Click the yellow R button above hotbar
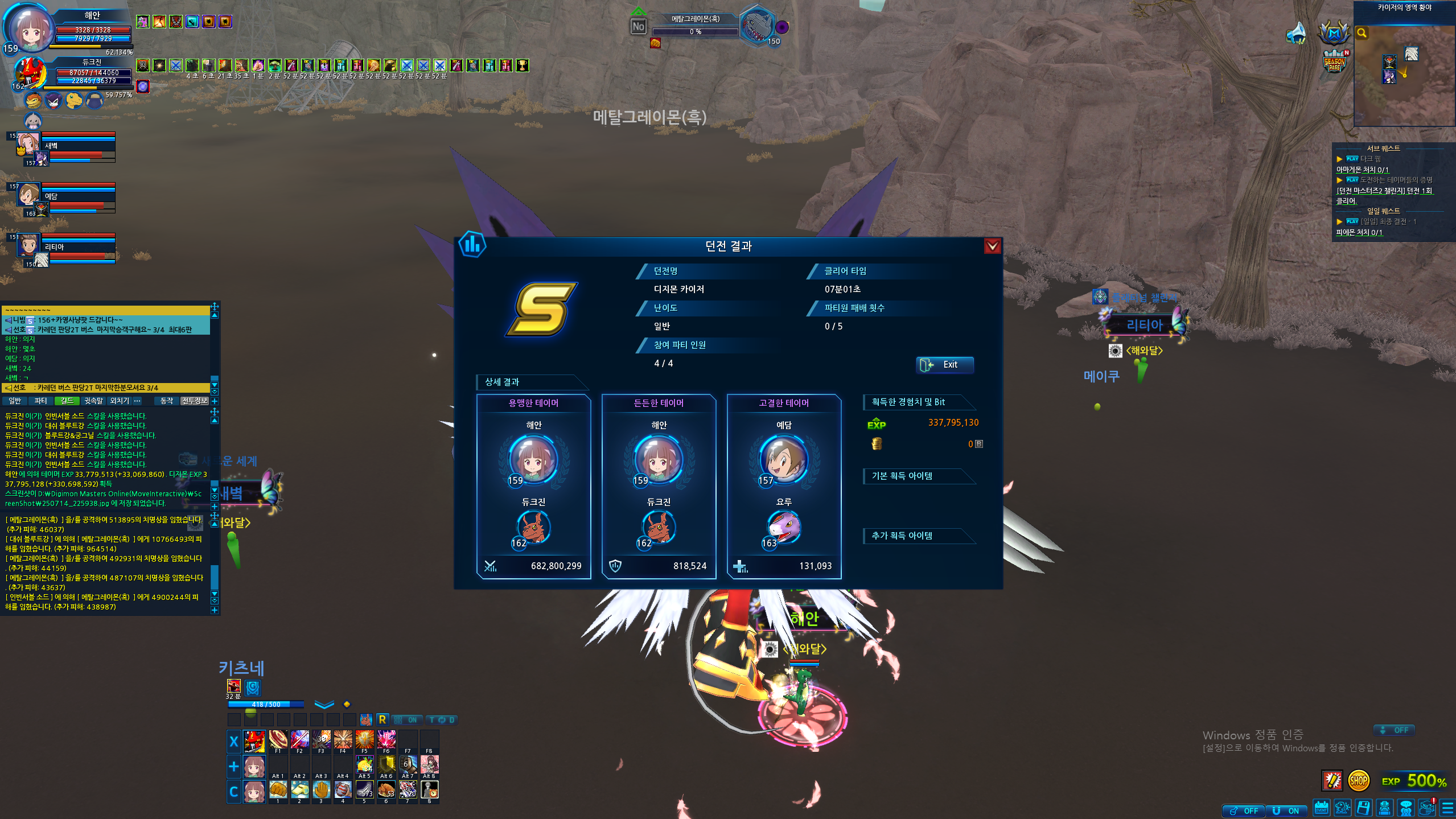Screen dimensions: 1456x819 382,720
